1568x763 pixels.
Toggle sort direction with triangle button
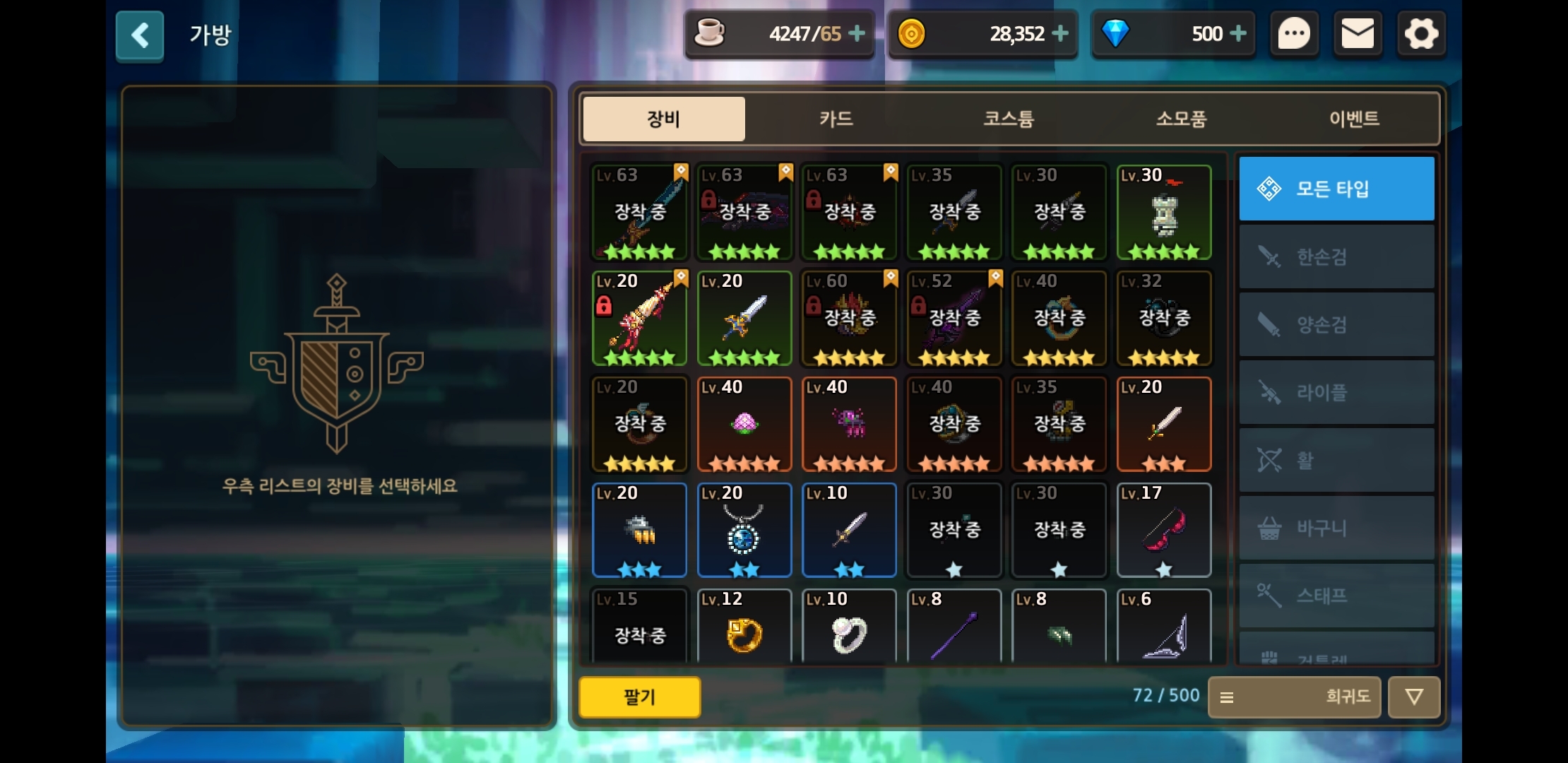pos(1413,697)
